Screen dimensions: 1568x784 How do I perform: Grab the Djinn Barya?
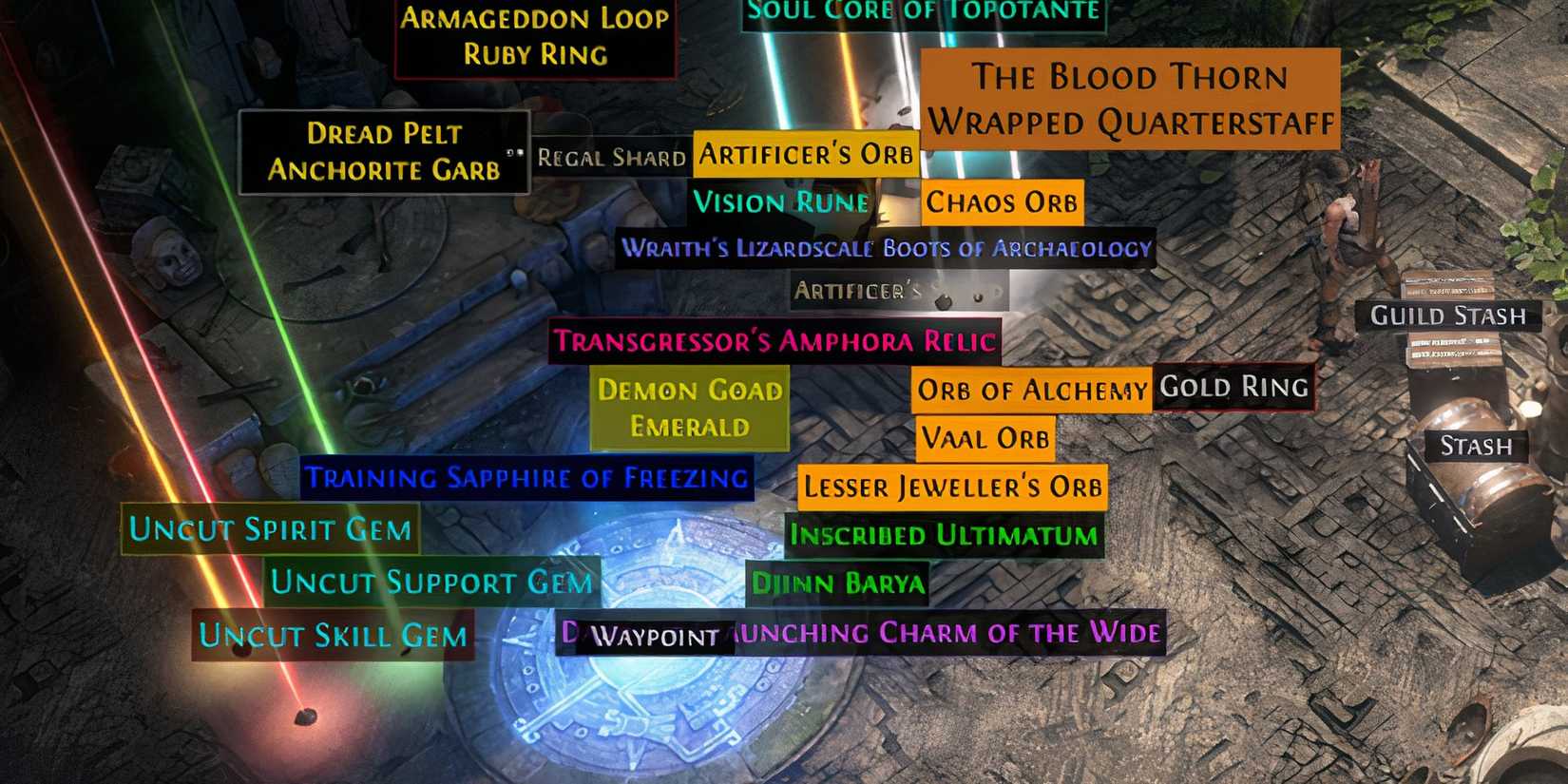coord(840,583)
